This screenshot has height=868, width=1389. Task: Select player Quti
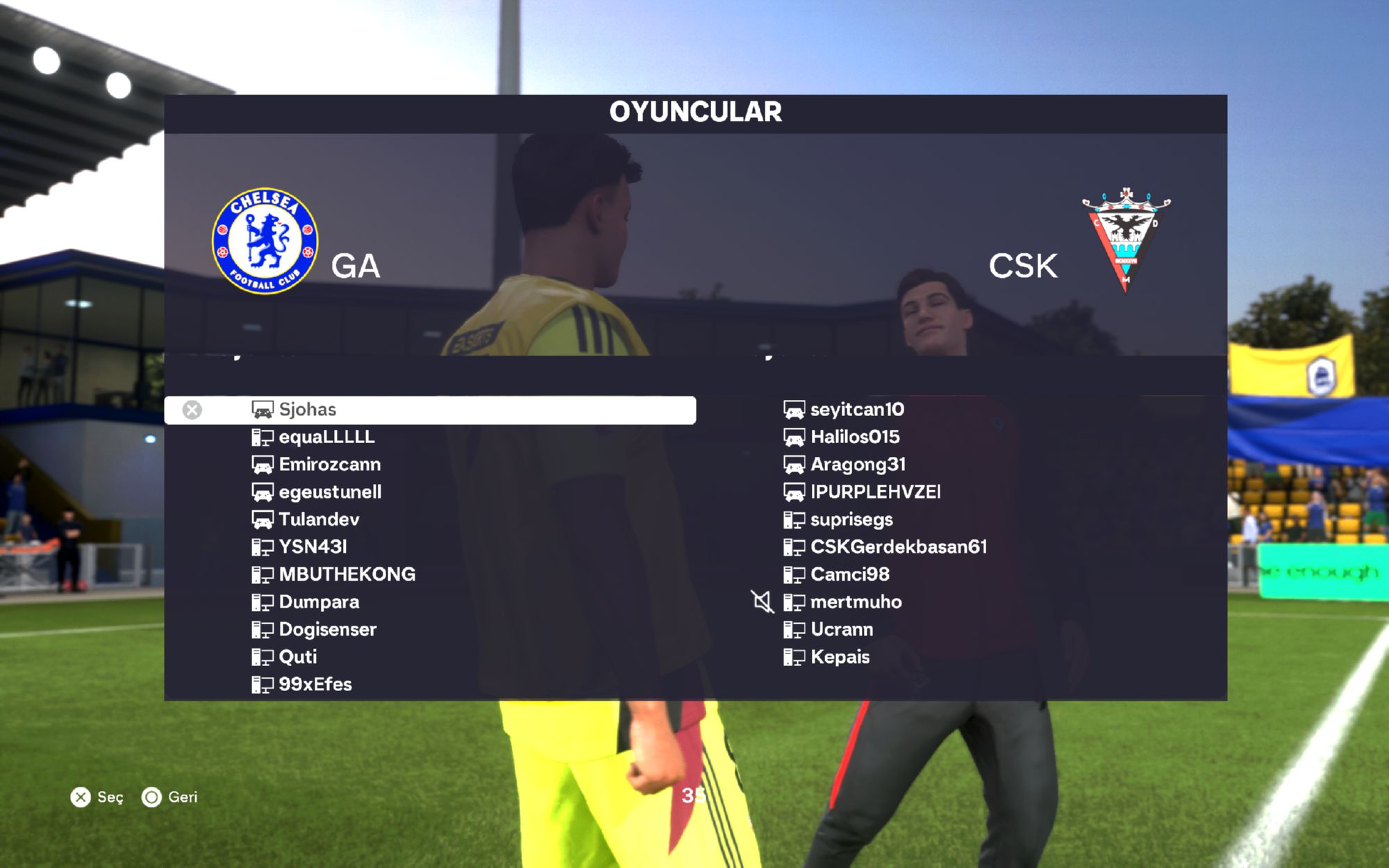pos(297,657)
